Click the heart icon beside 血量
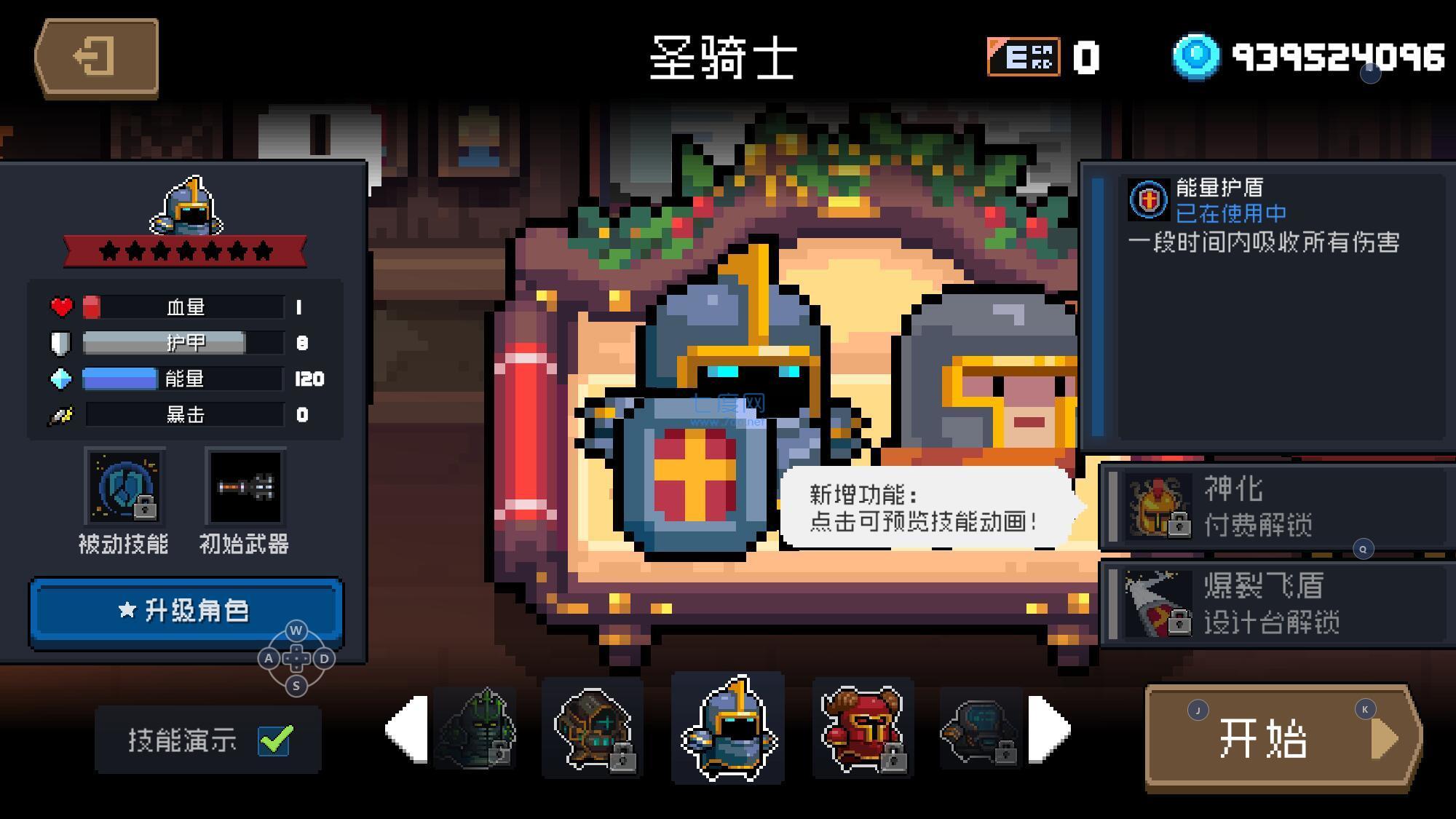 [x=62, y=306]
